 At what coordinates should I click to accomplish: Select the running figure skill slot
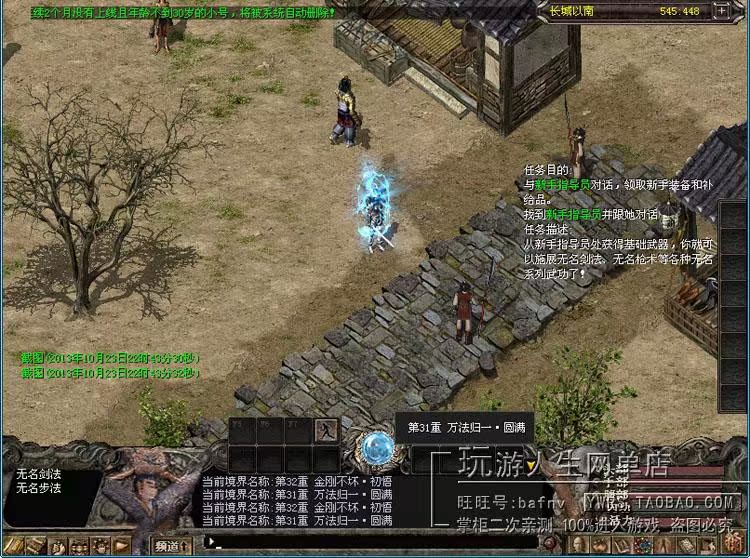point(324,429)
